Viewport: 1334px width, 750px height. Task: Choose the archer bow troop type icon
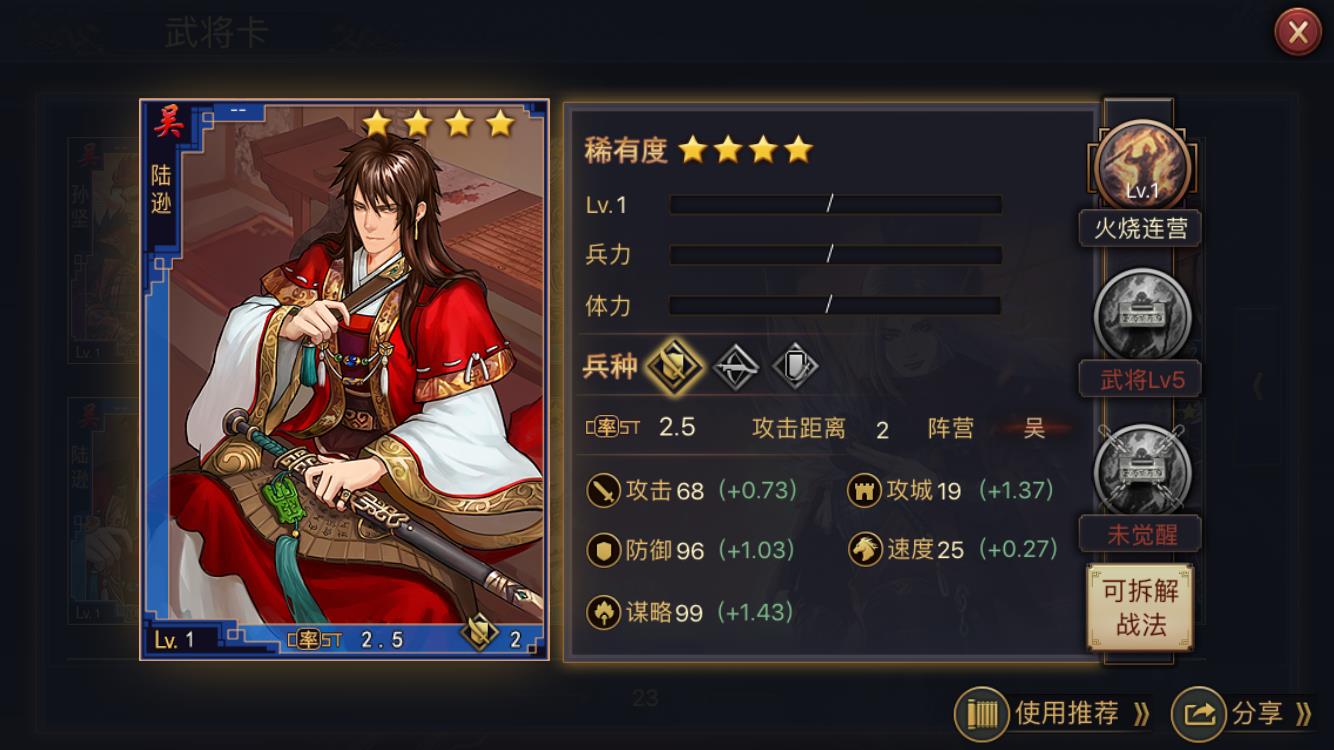[735, 367]
